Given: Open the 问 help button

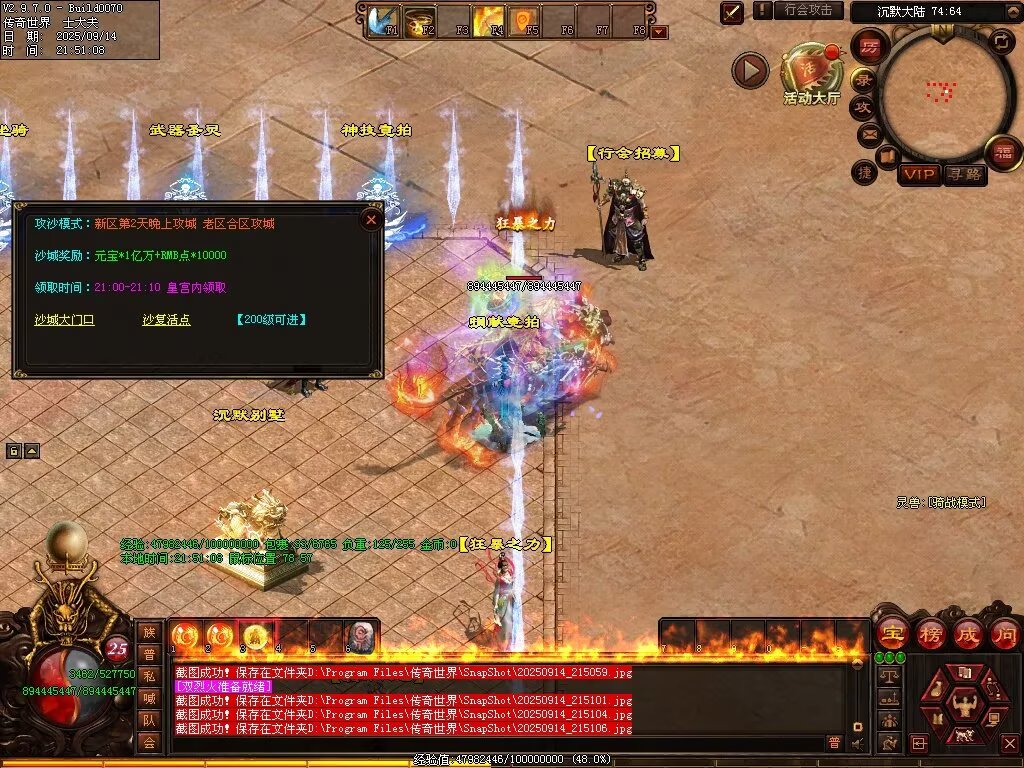Looking at the screenshot, I should tap(1004, 633).
